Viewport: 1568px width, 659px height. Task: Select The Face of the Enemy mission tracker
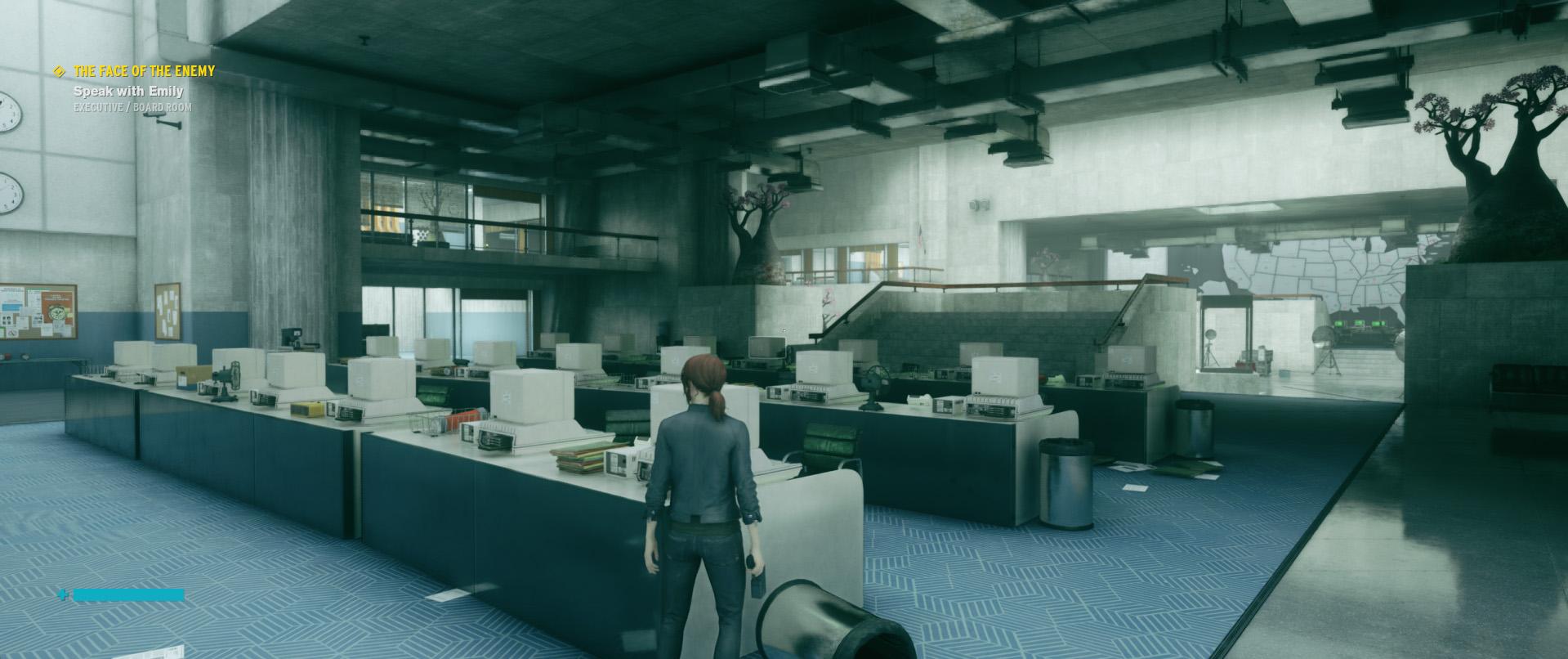click(x=144, y=72)
